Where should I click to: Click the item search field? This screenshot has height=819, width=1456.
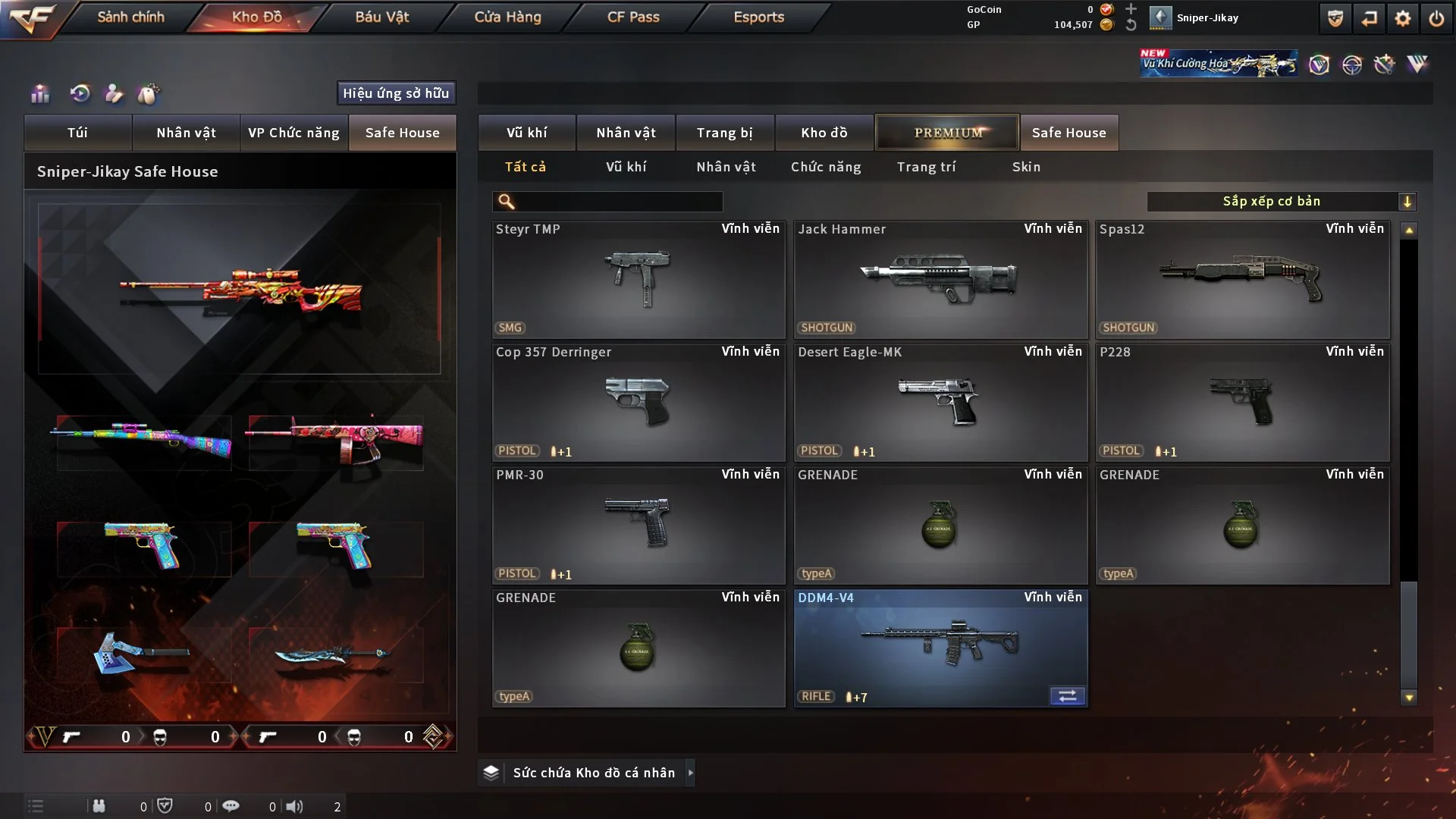(x=618, y=202)
